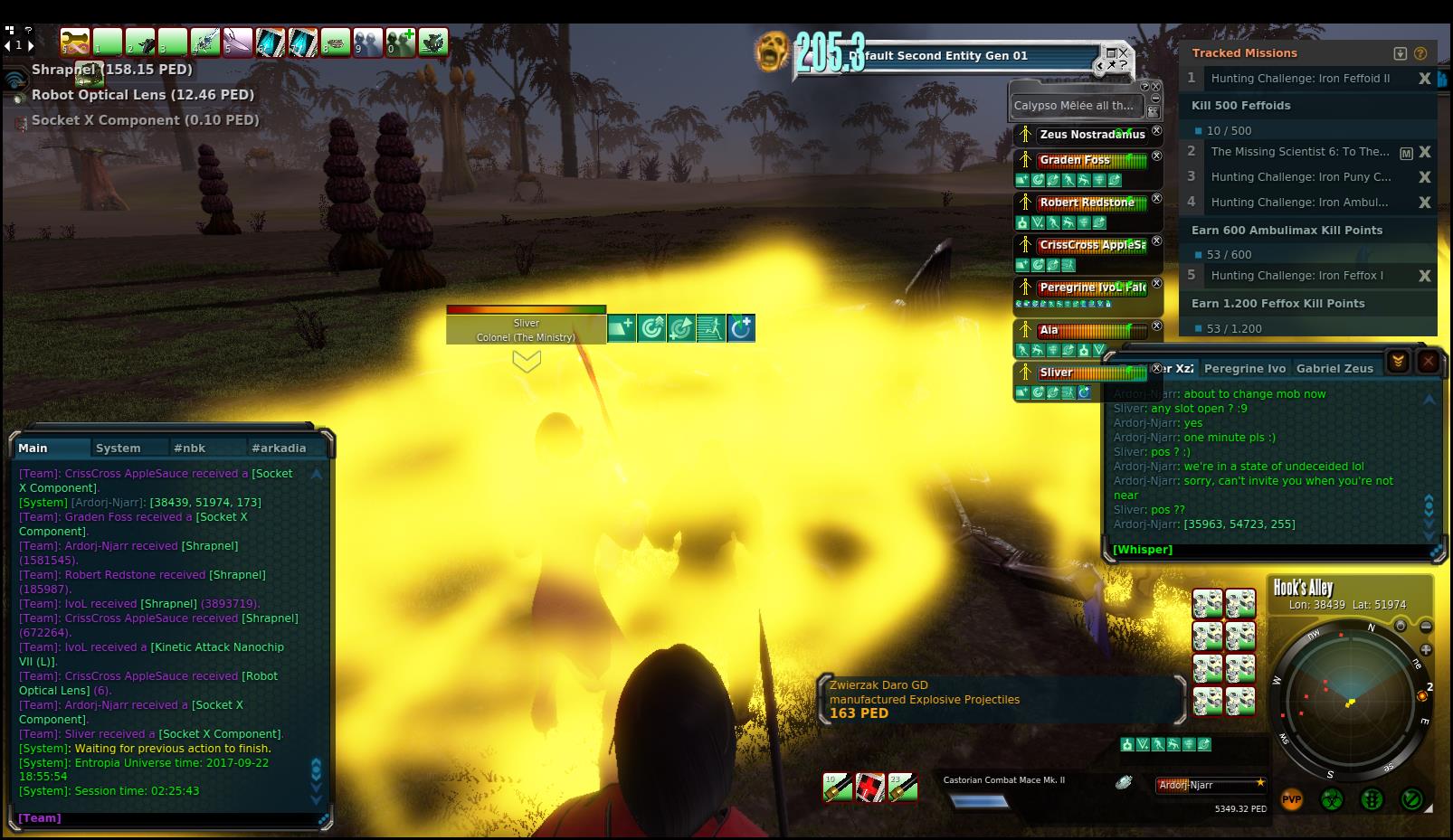Close the whisper chat window
Viewport: 1453px width, 840px height.
(1428, 362)
